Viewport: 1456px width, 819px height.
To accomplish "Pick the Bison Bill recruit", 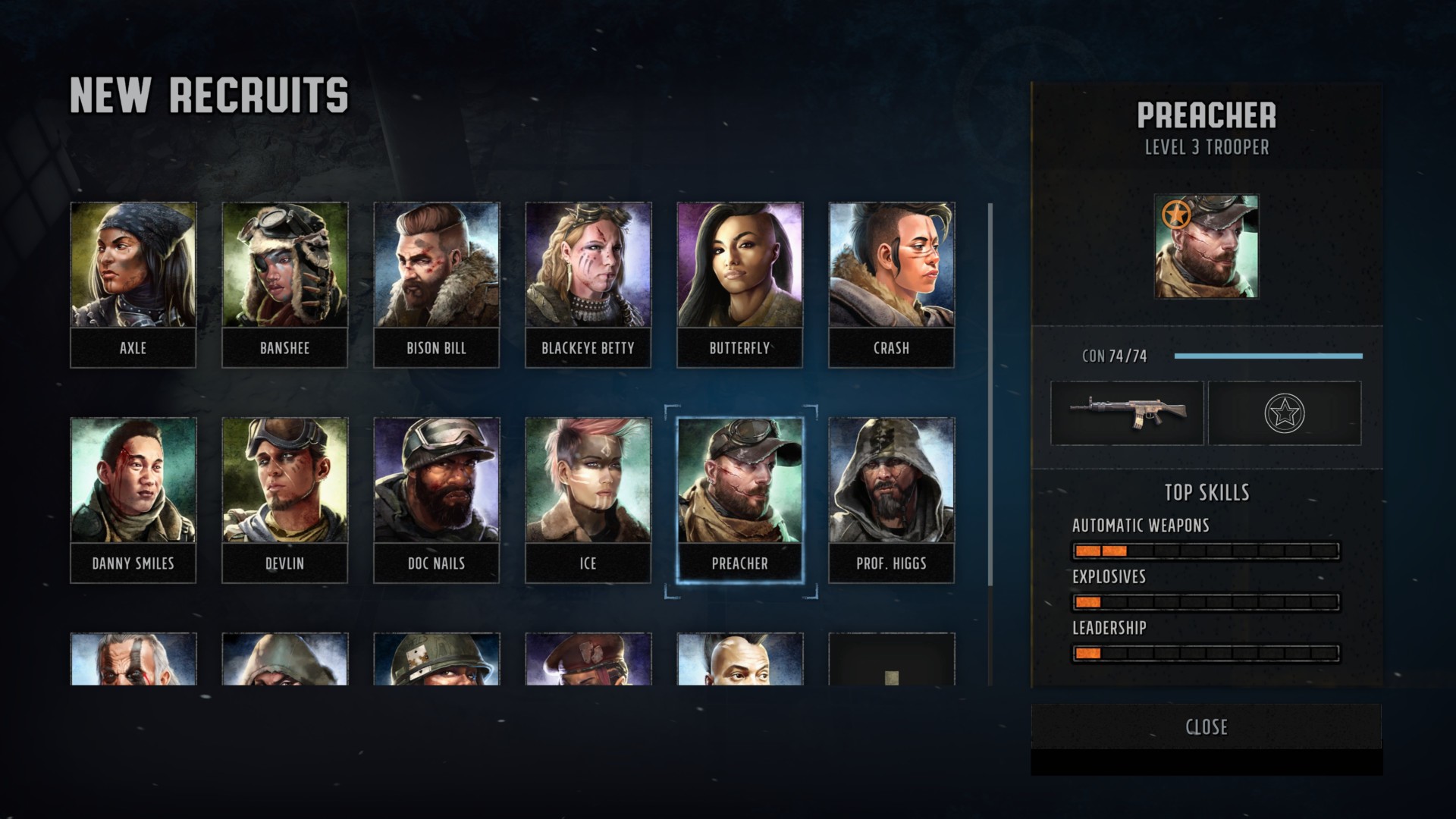I will click(436, 284).
